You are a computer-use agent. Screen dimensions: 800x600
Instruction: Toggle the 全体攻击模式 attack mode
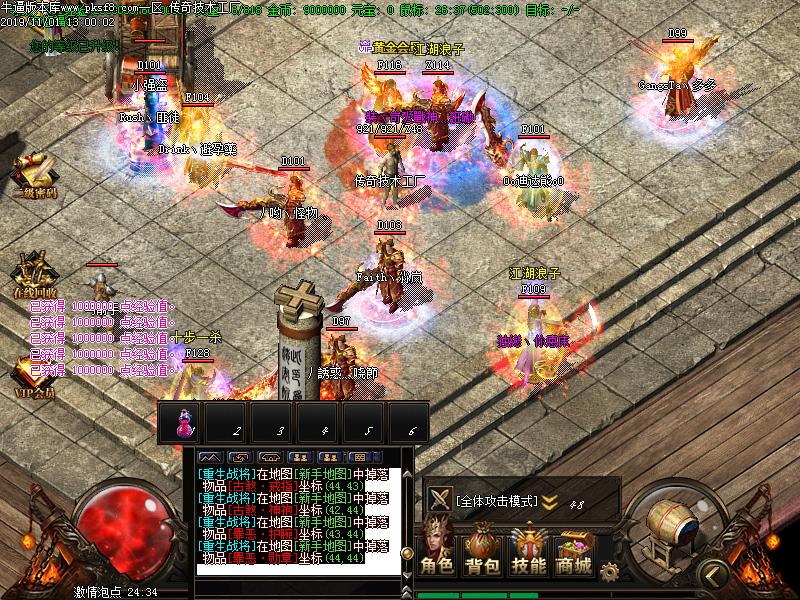pyautogui.click(x=496, y=500)
